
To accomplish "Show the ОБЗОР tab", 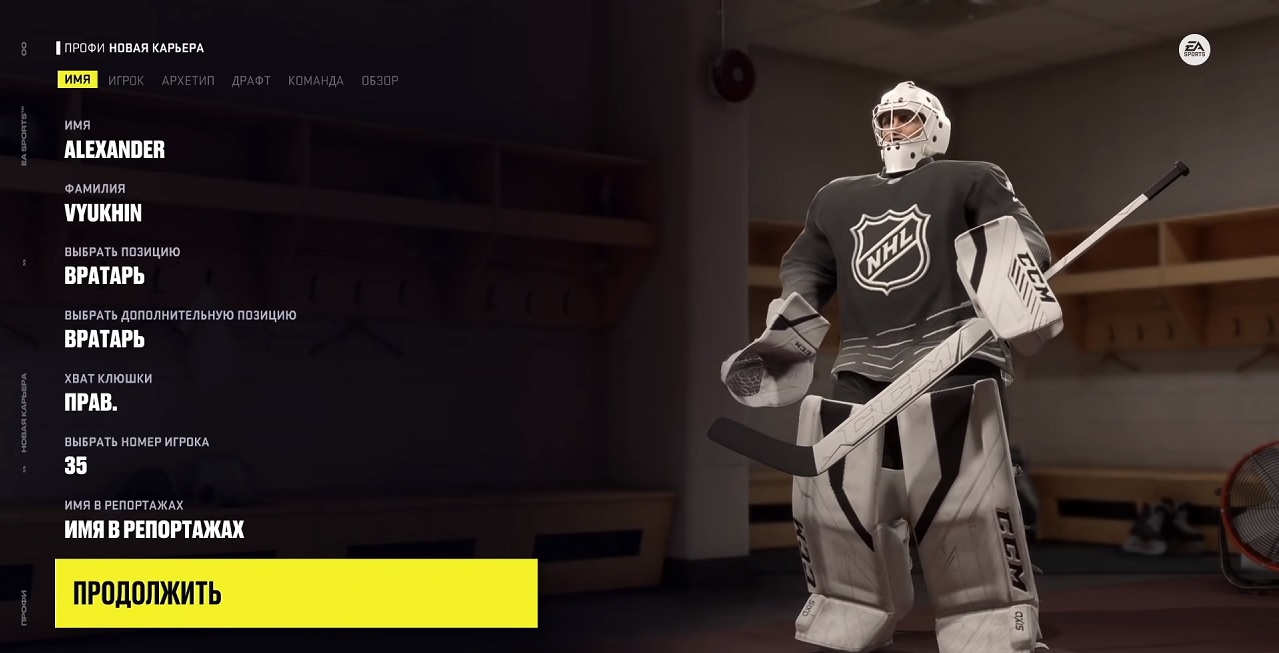I will 380,81.
